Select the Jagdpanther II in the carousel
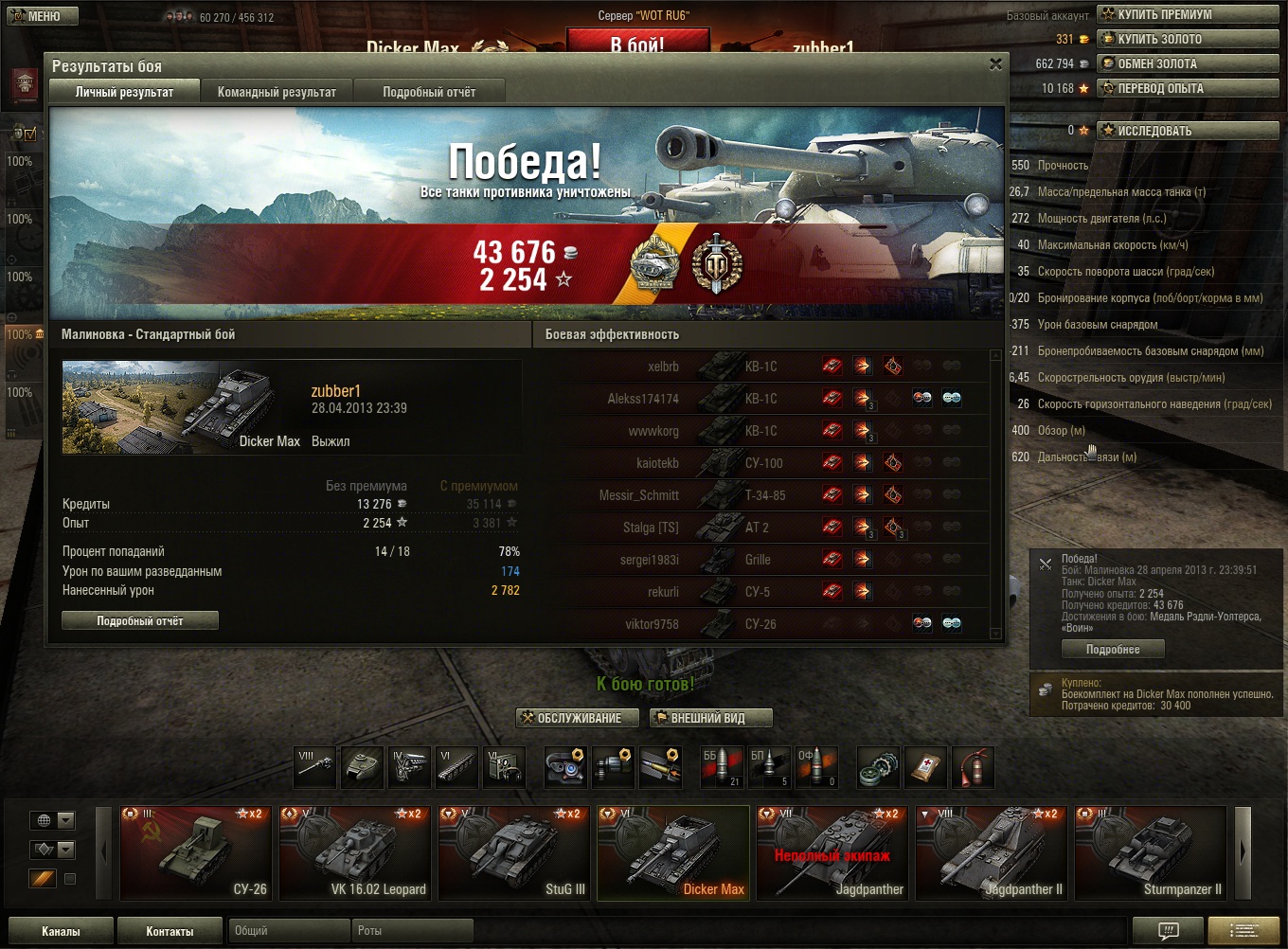 [991, 852]
